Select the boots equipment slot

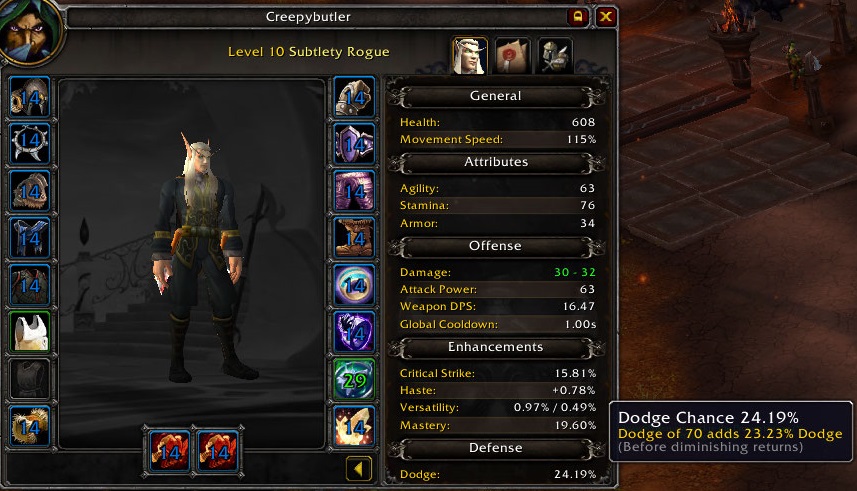coord(354,237)
